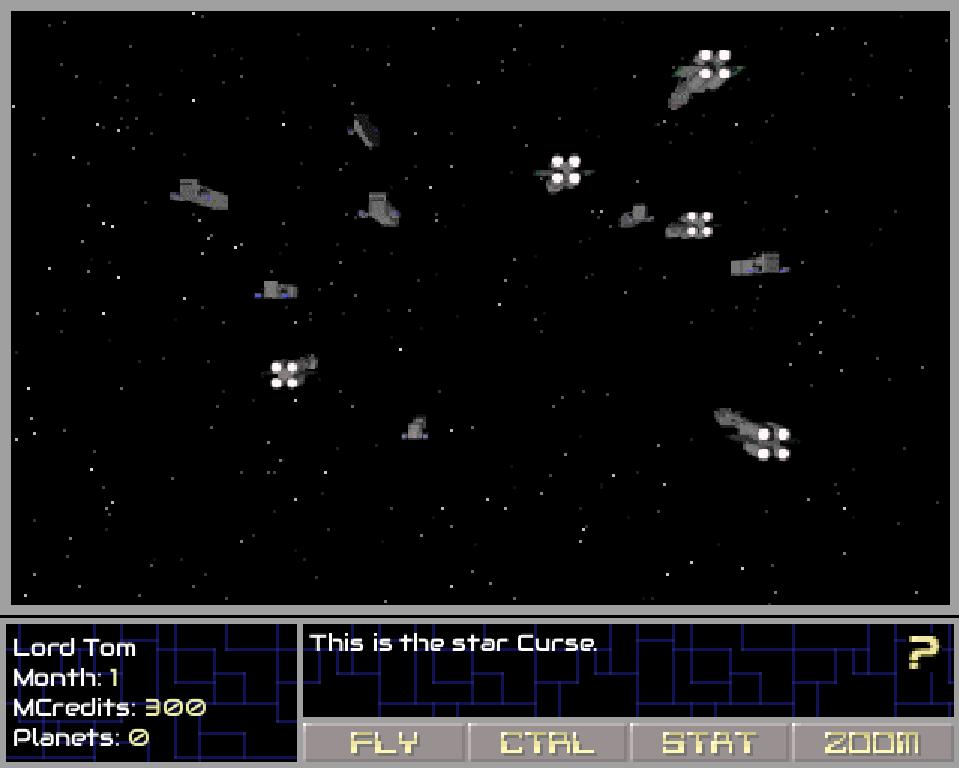Activate the ZOOM button
Viewport: 959px width, 768px height.
[871, 743]
